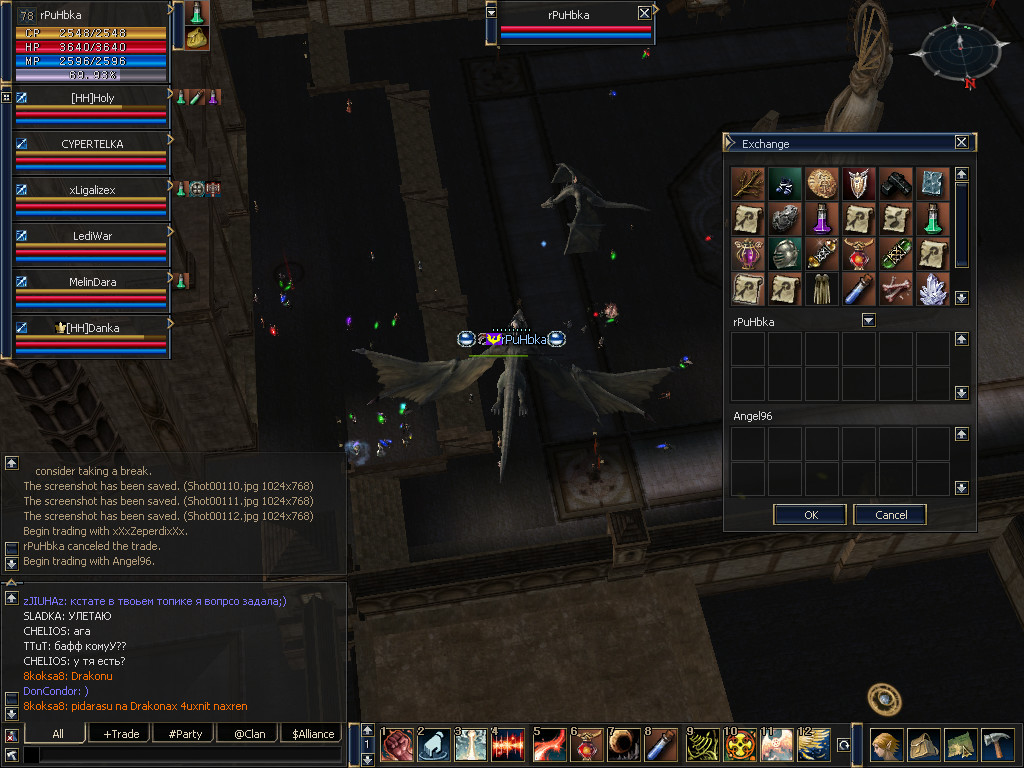Open the dropdown next to rPuHbka's trade list
1024x768 pixels.
[x=868, y=321]
